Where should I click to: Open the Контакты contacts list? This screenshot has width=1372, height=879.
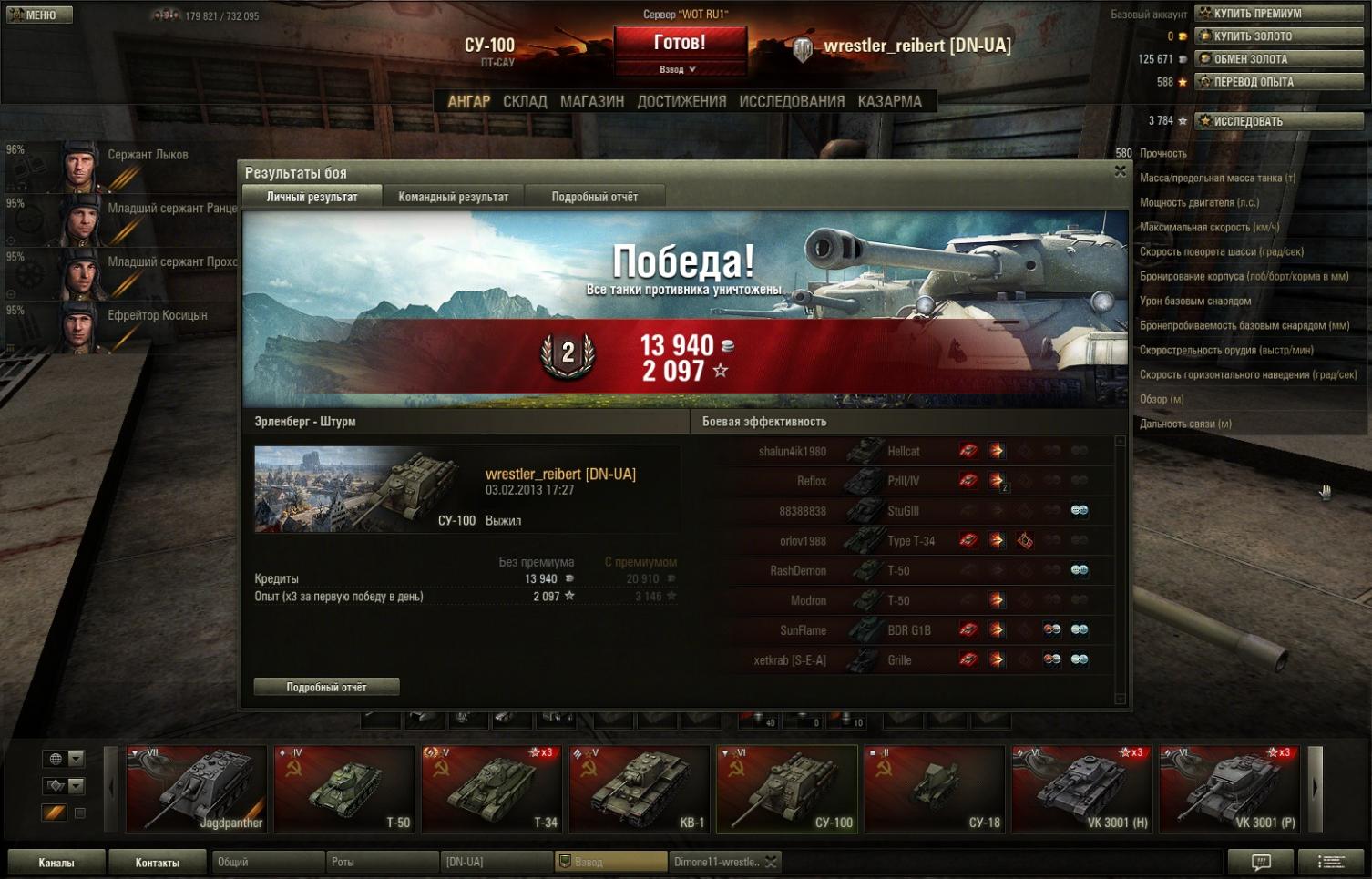(x=158, y=862)
